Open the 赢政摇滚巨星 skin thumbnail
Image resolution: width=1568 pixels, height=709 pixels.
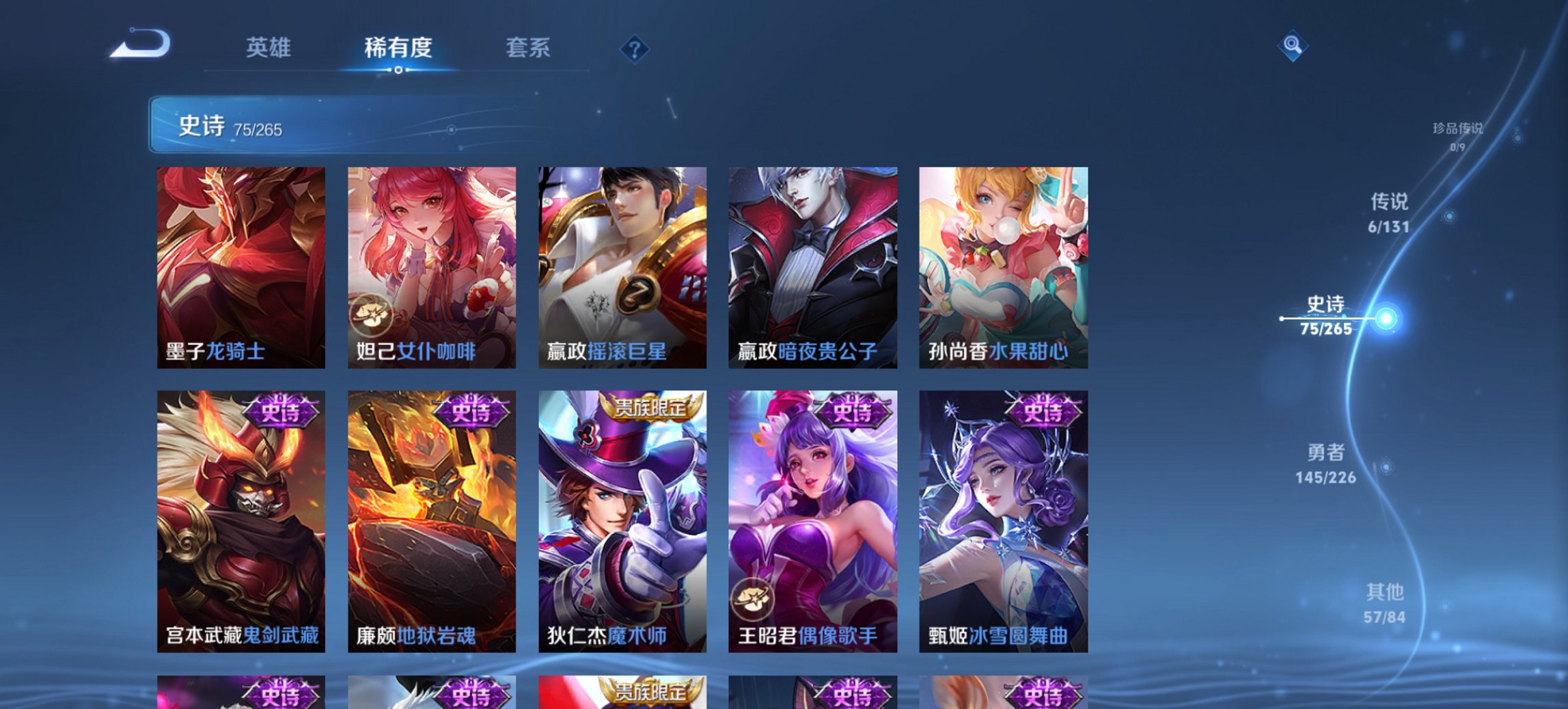click(x=622, y=263)
